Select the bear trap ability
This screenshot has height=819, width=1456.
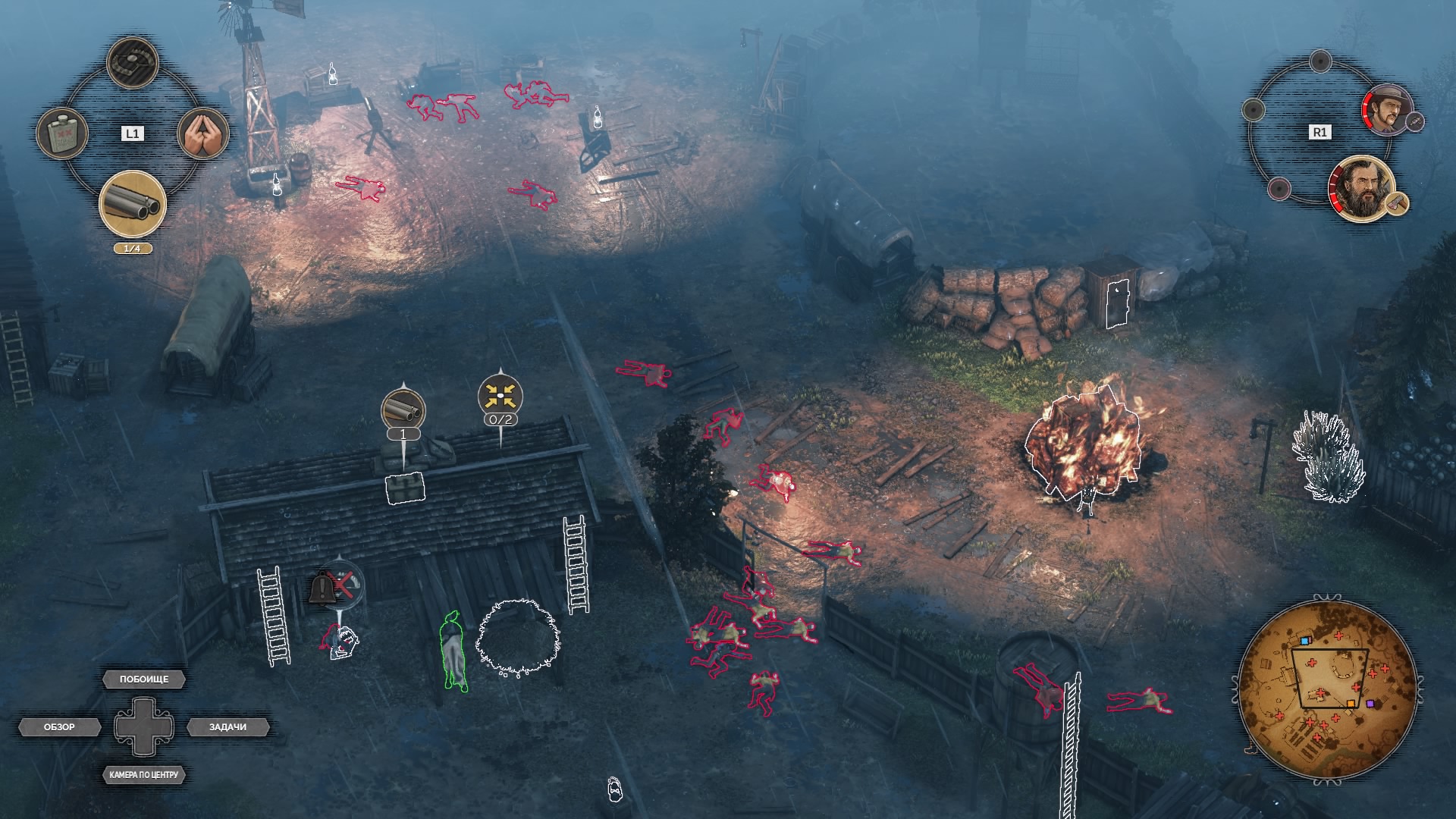[x=133, y=63]
